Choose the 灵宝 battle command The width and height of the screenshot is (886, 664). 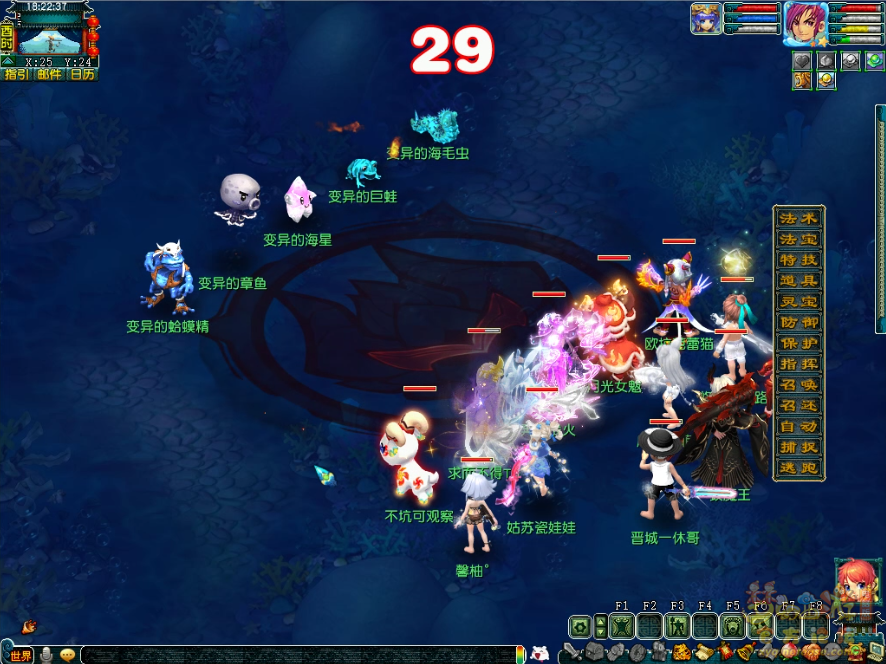798,302
